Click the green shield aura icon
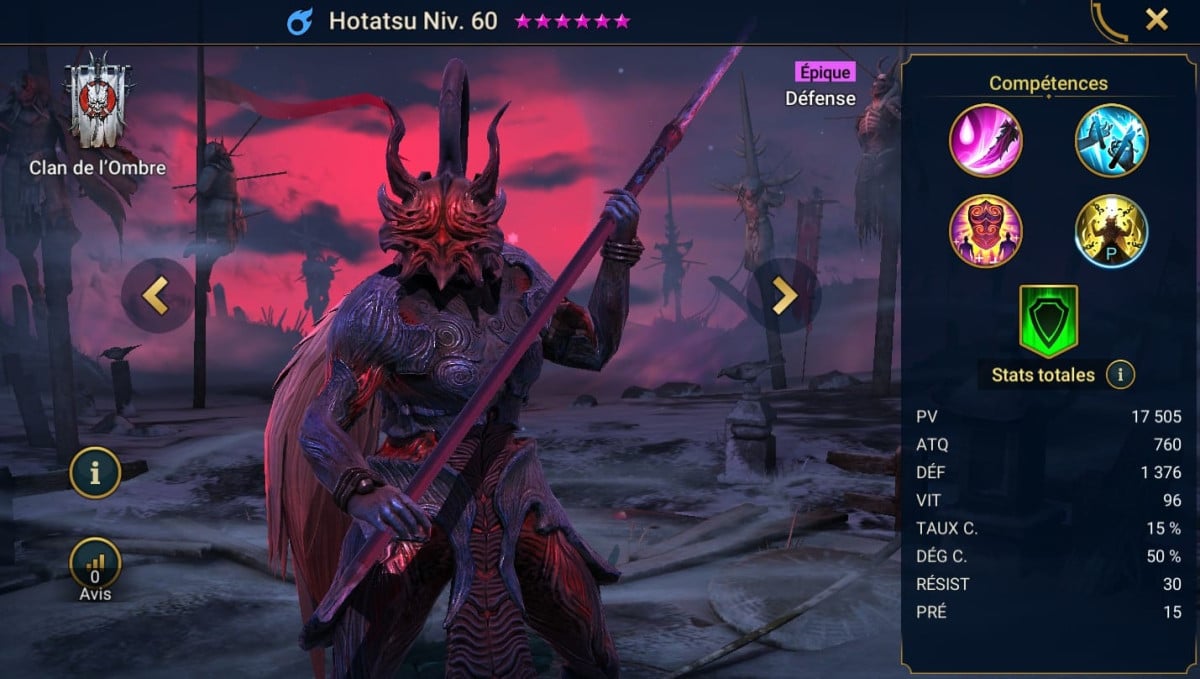Screen dimensions: 1200x679 pos(1048,320)
